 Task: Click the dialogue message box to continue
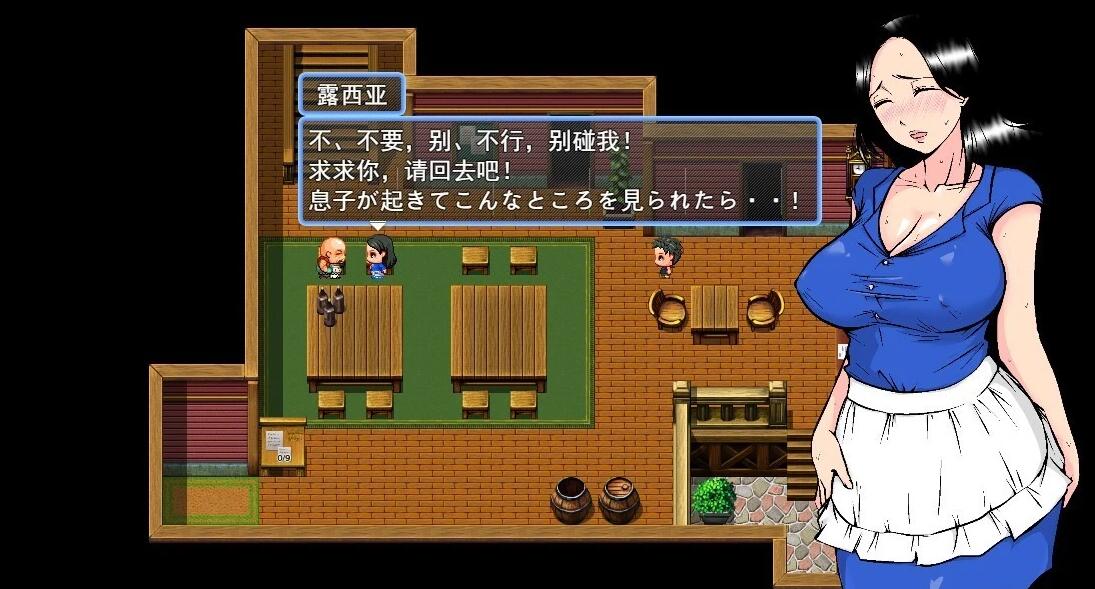559,171
